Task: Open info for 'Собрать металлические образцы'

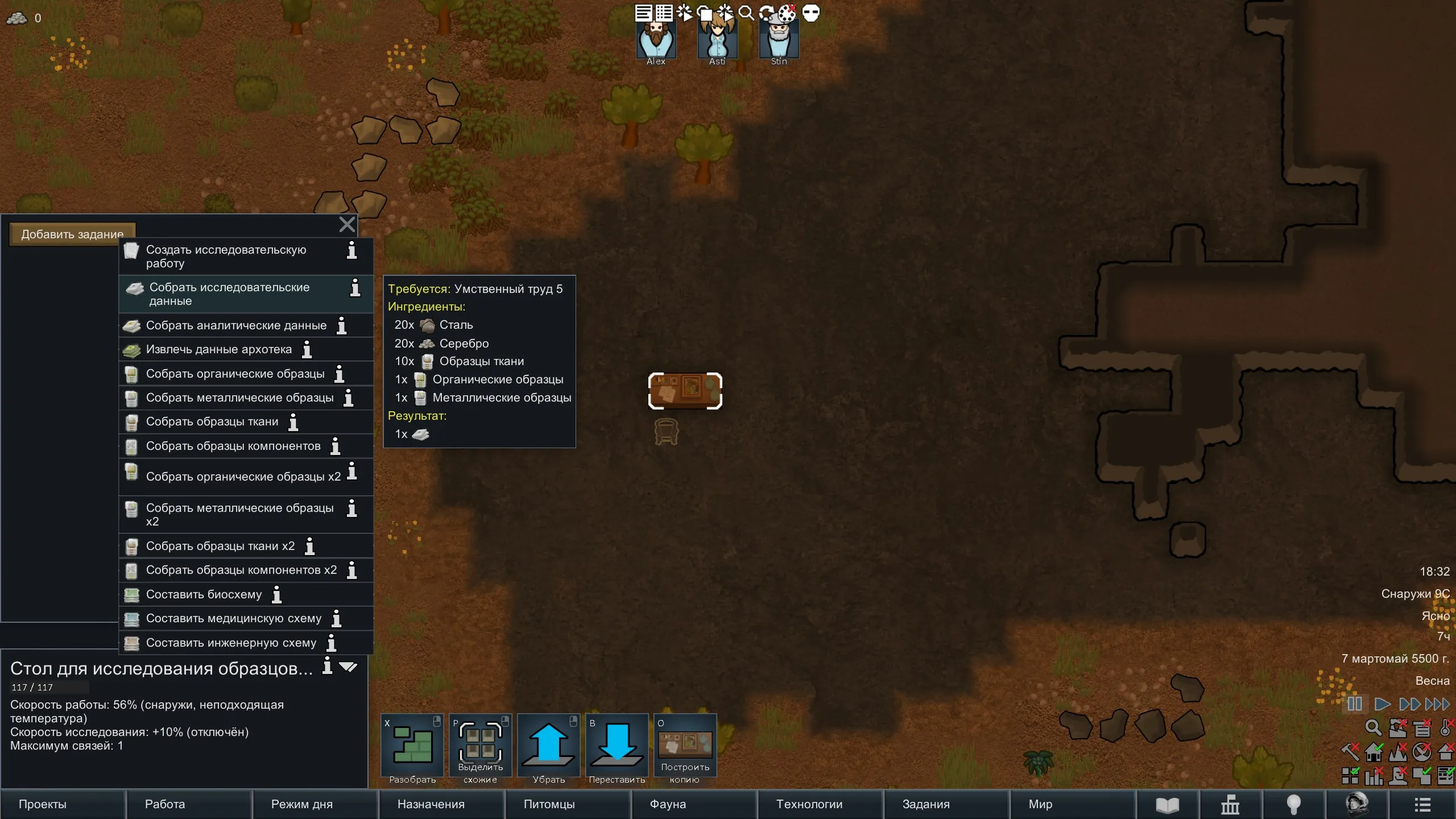Action: [349, 398]
